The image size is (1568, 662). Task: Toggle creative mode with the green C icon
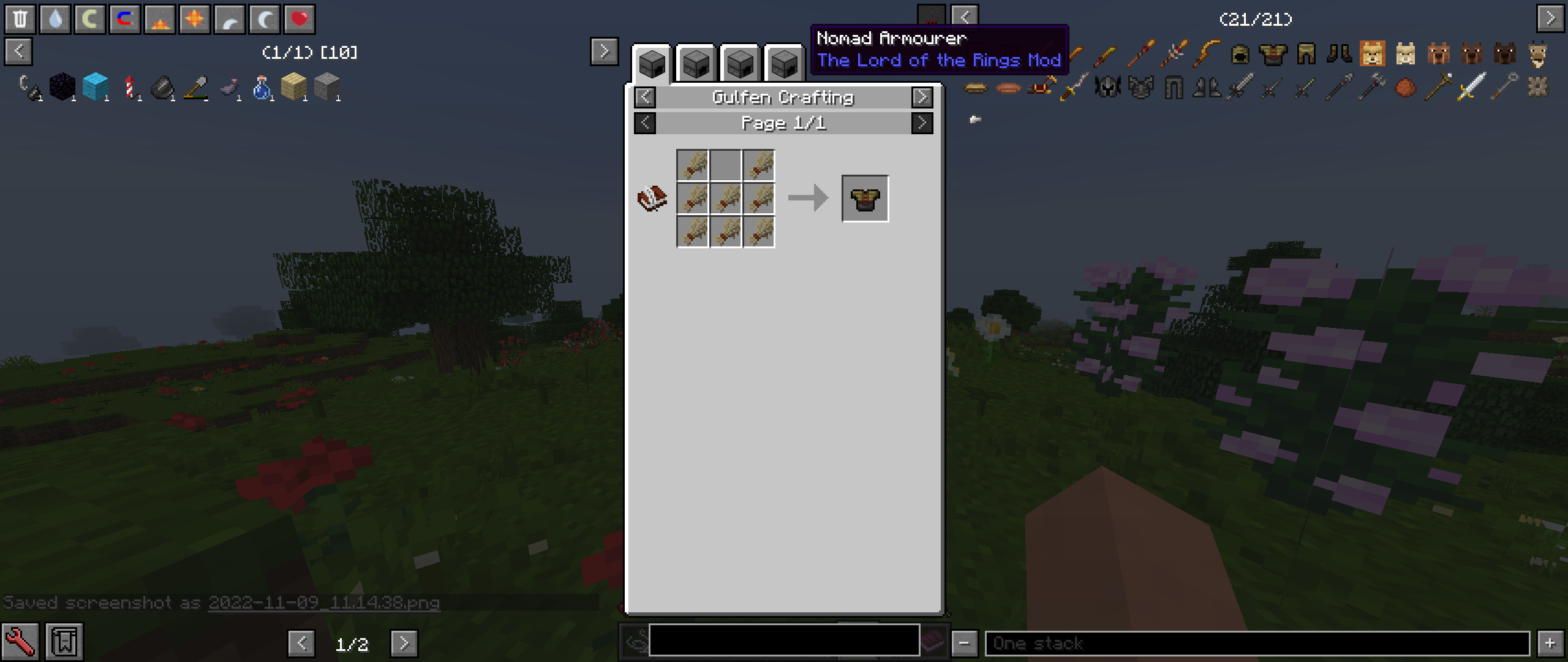pos(90,18)
